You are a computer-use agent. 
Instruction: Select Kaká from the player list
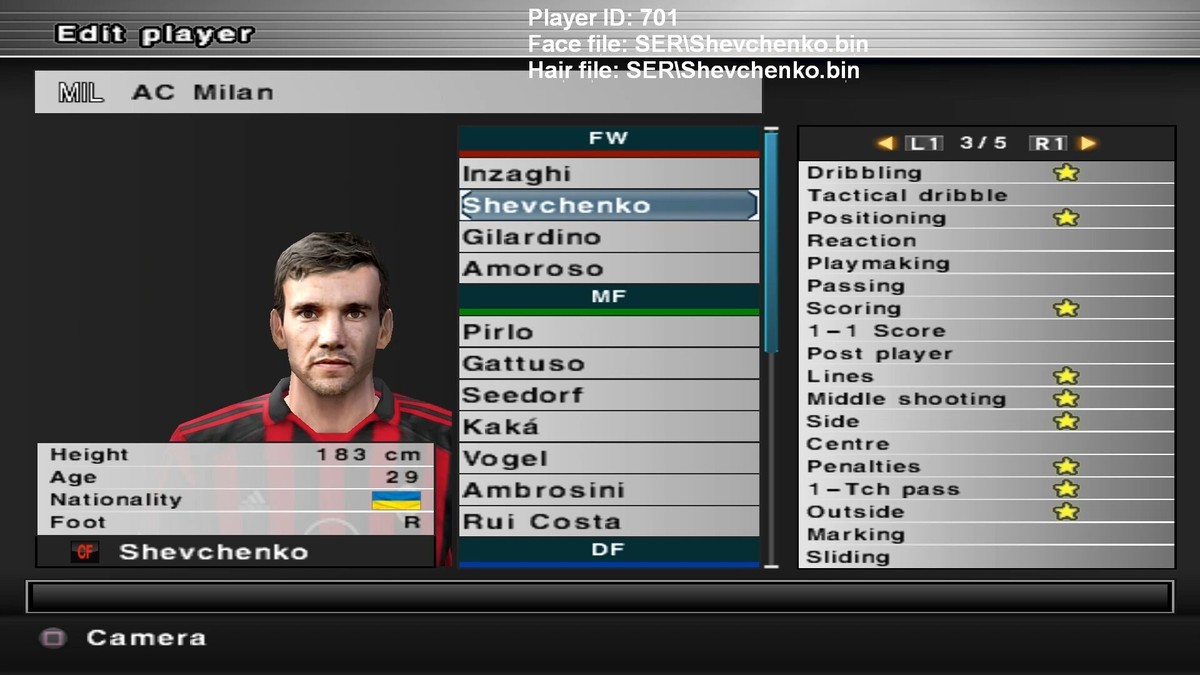(x=608, y=427)
